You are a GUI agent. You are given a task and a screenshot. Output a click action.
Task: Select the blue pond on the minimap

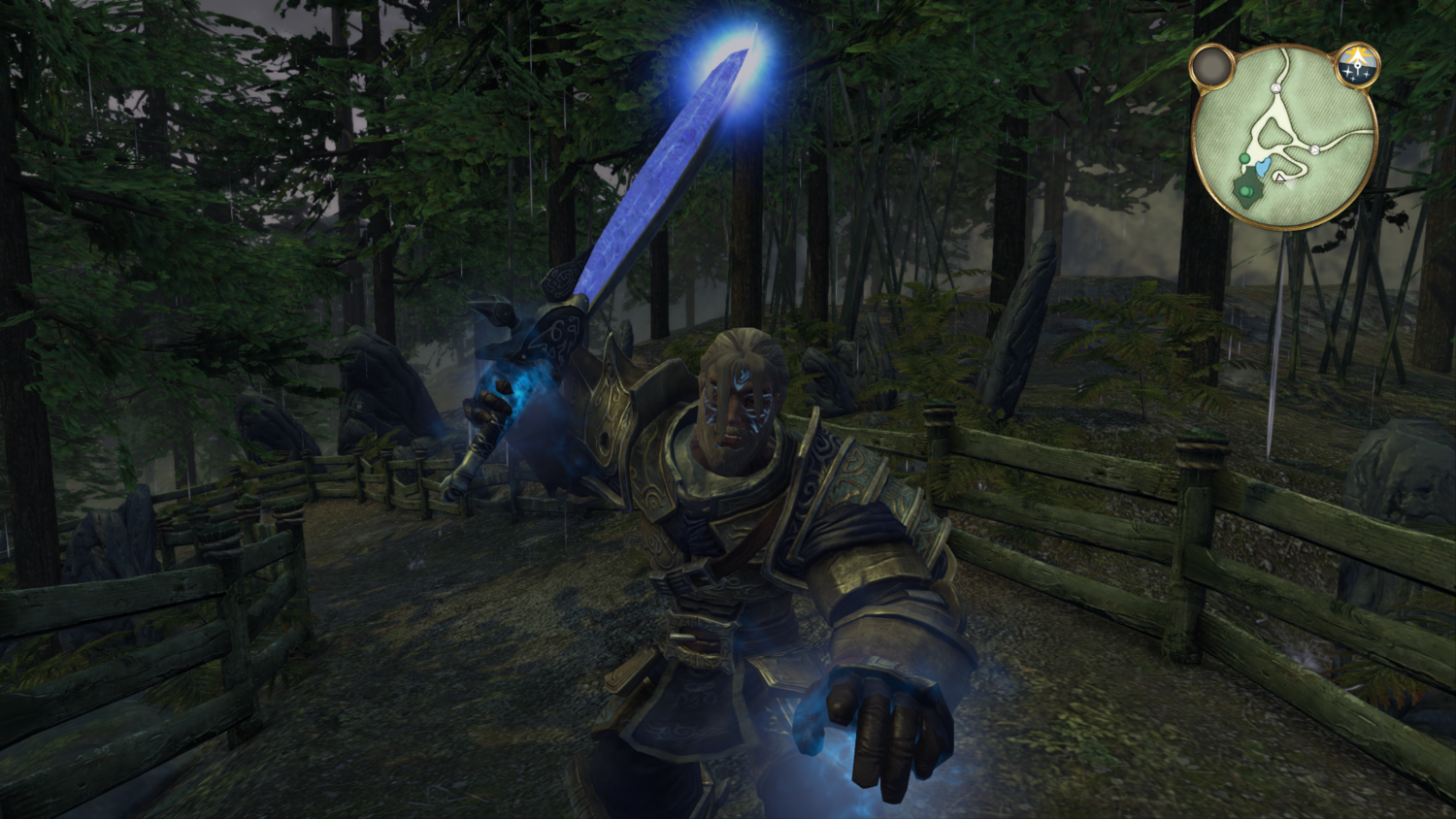point(1260,170)
